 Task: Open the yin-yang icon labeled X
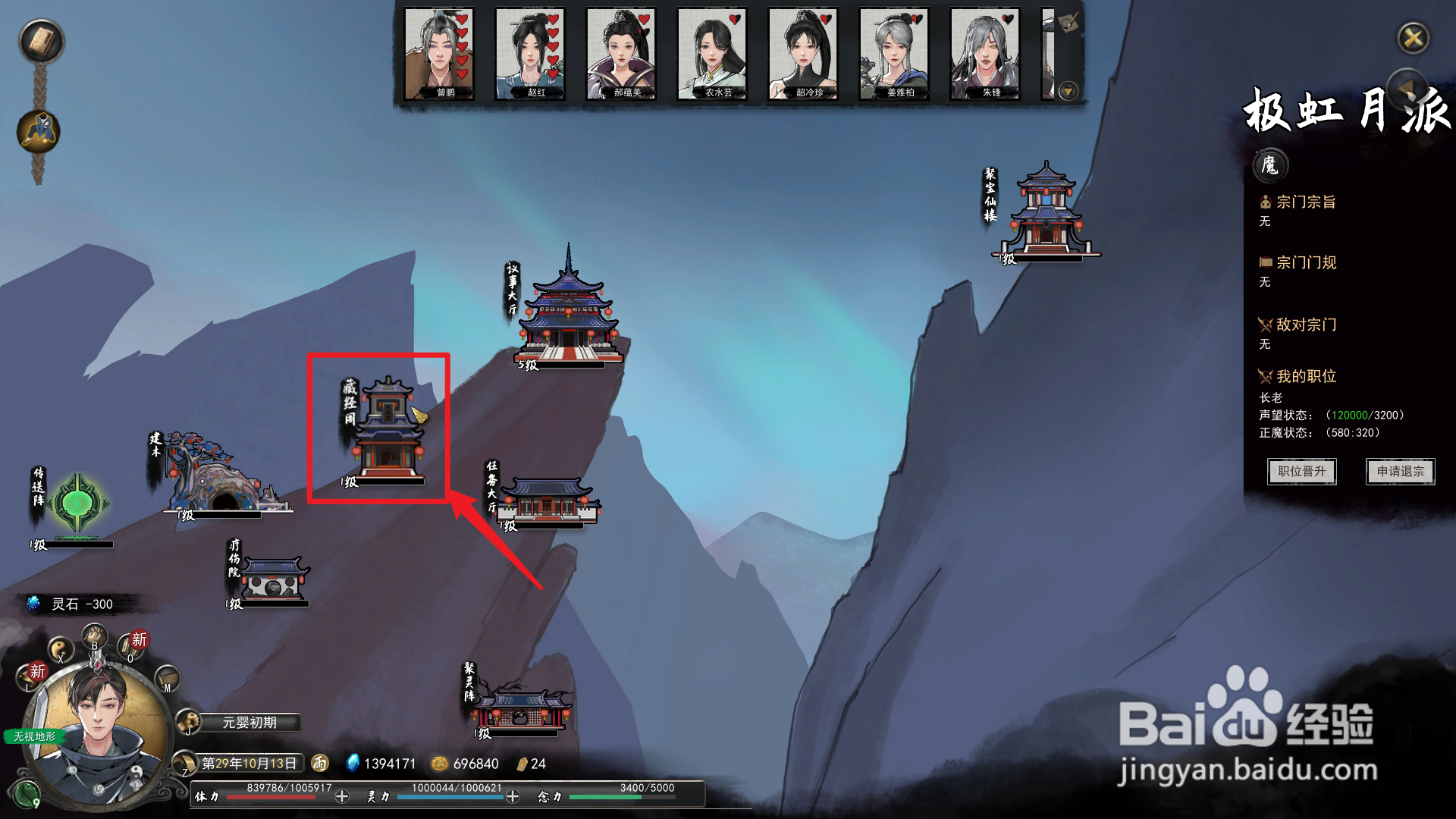[61, 649]
